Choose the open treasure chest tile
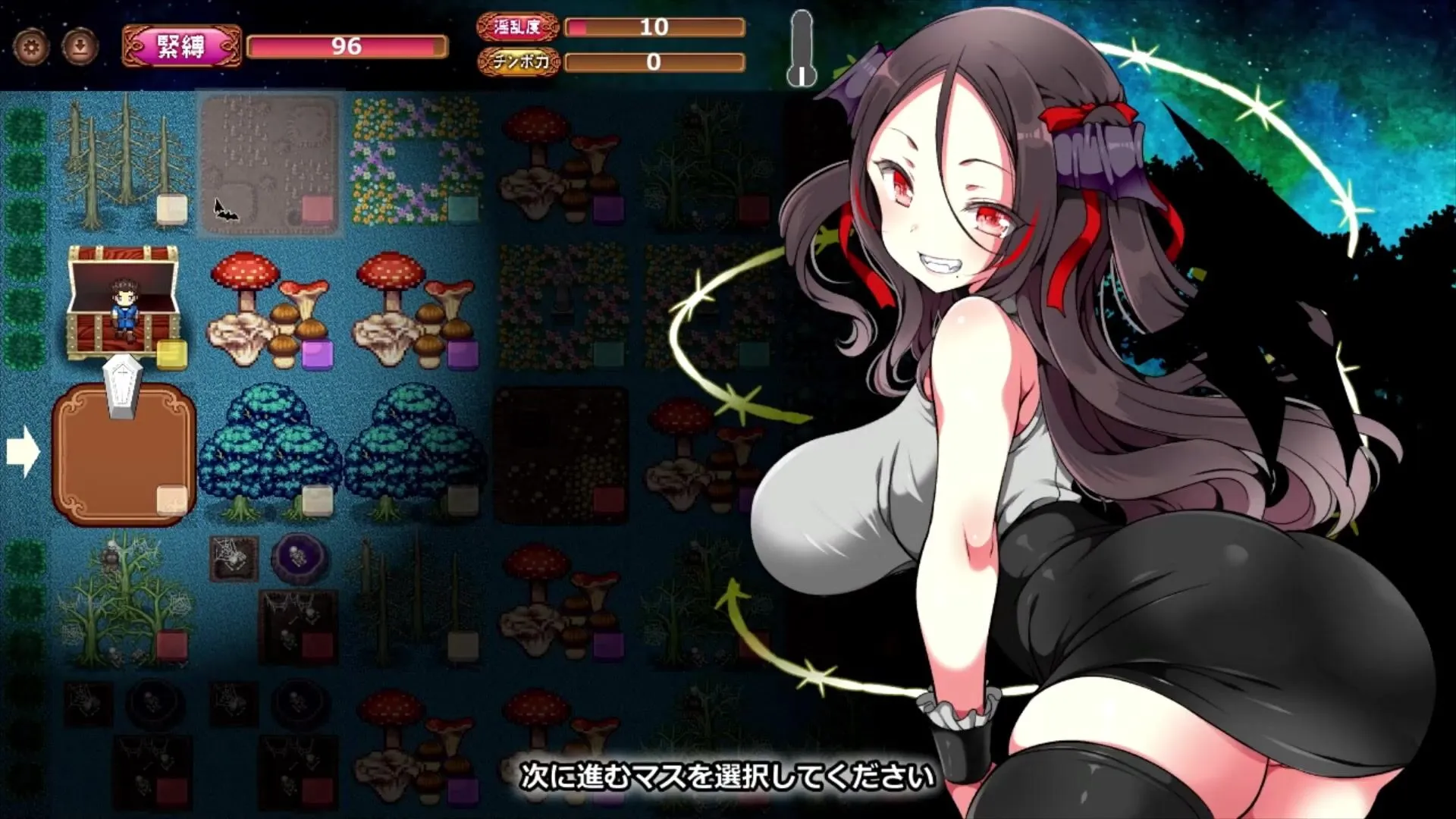Screen dimensions: 1456x819 (124, 303)
